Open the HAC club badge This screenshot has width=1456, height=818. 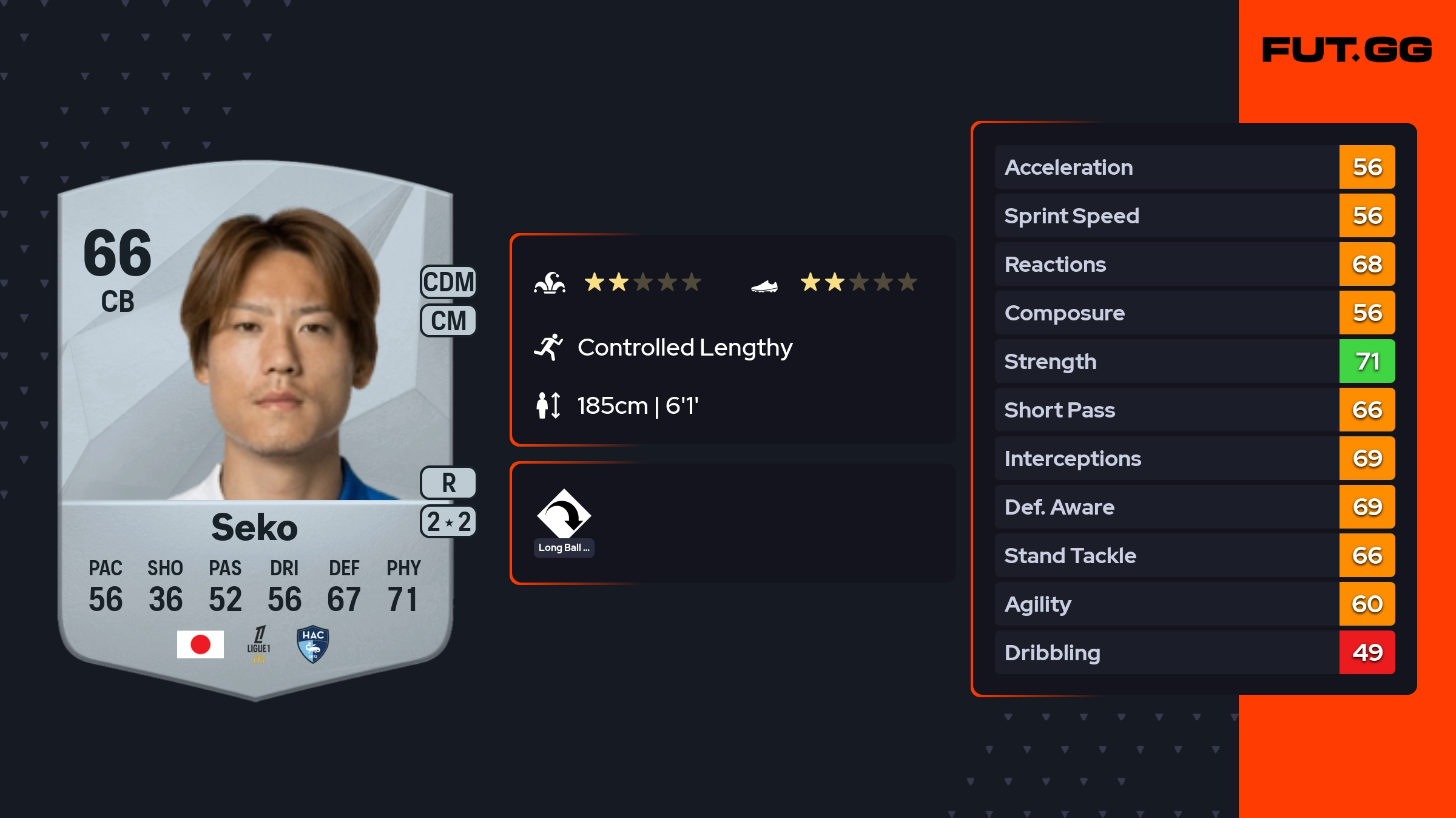(x=313, y=644)
